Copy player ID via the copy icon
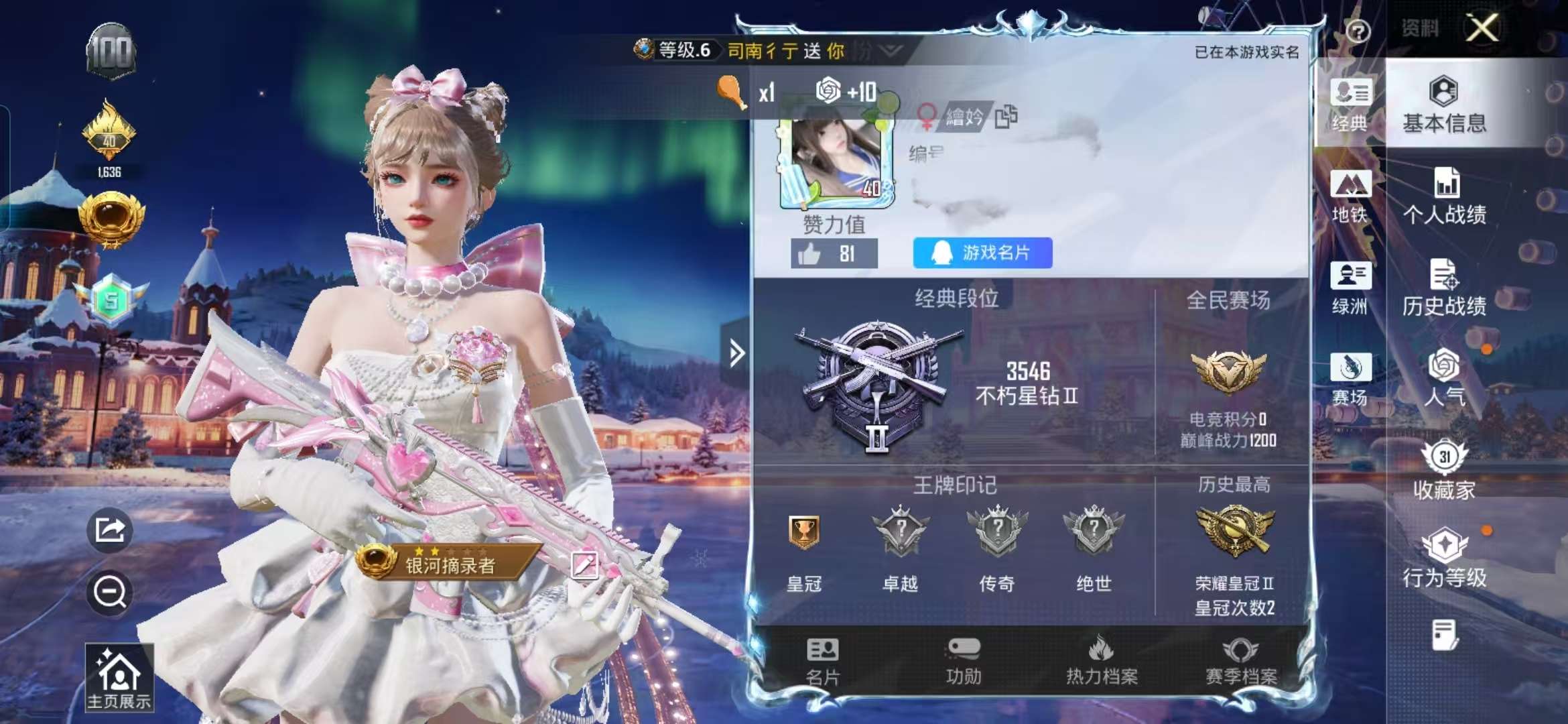Viewport: 1568px width, 724px height. [x=1008, y=115]
